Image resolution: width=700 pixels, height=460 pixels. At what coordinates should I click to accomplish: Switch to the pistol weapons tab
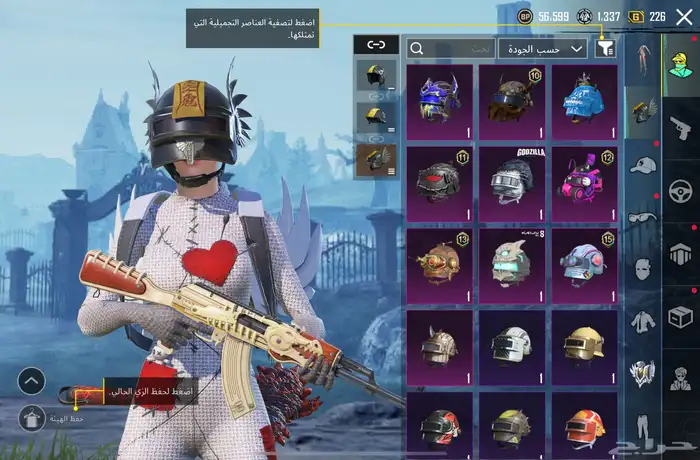tap(681, 127)
